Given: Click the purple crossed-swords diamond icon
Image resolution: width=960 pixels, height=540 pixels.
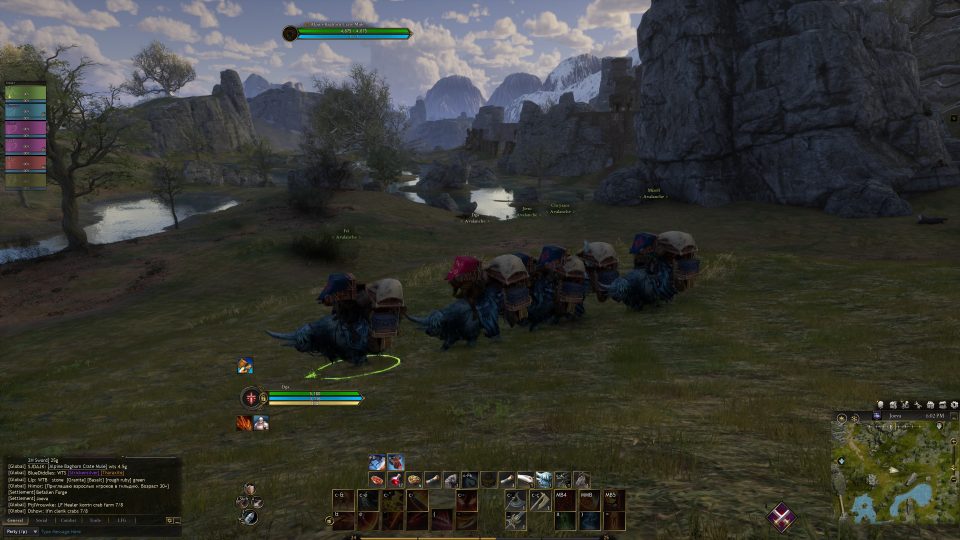Looking at the screenshot, I should (781, 517).
